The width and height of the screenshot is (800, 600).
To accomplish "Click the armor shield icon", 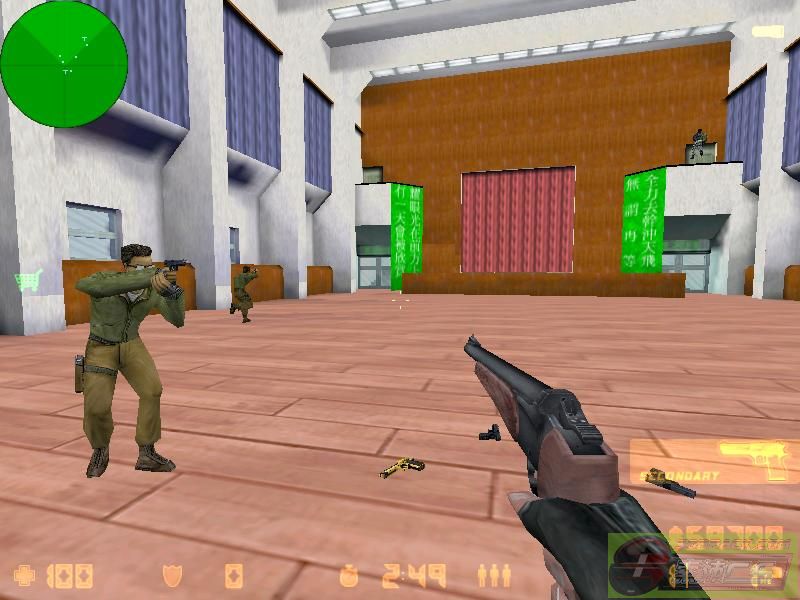I will pyautogui.click(x=171, y=575).
